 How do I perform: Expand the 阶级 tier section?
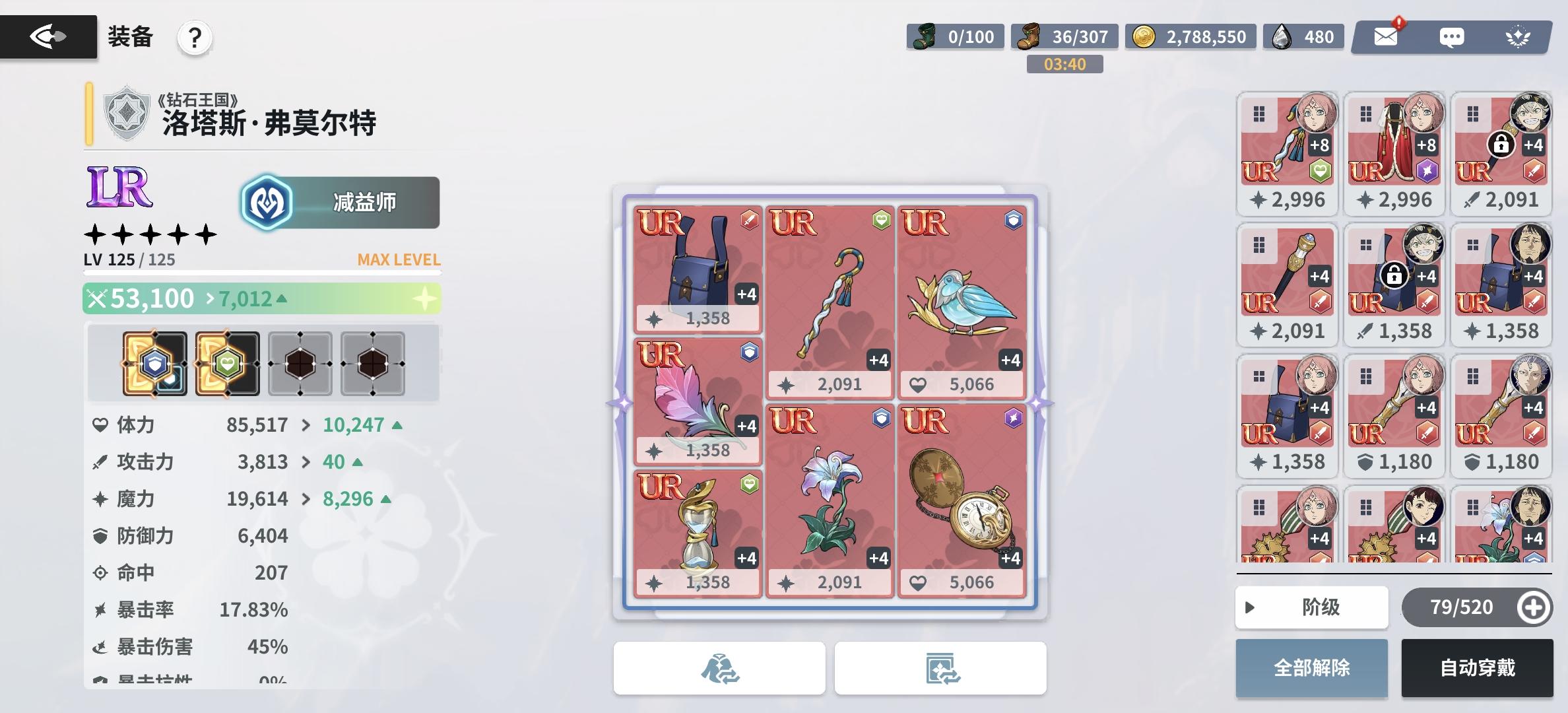[1312, 607]
